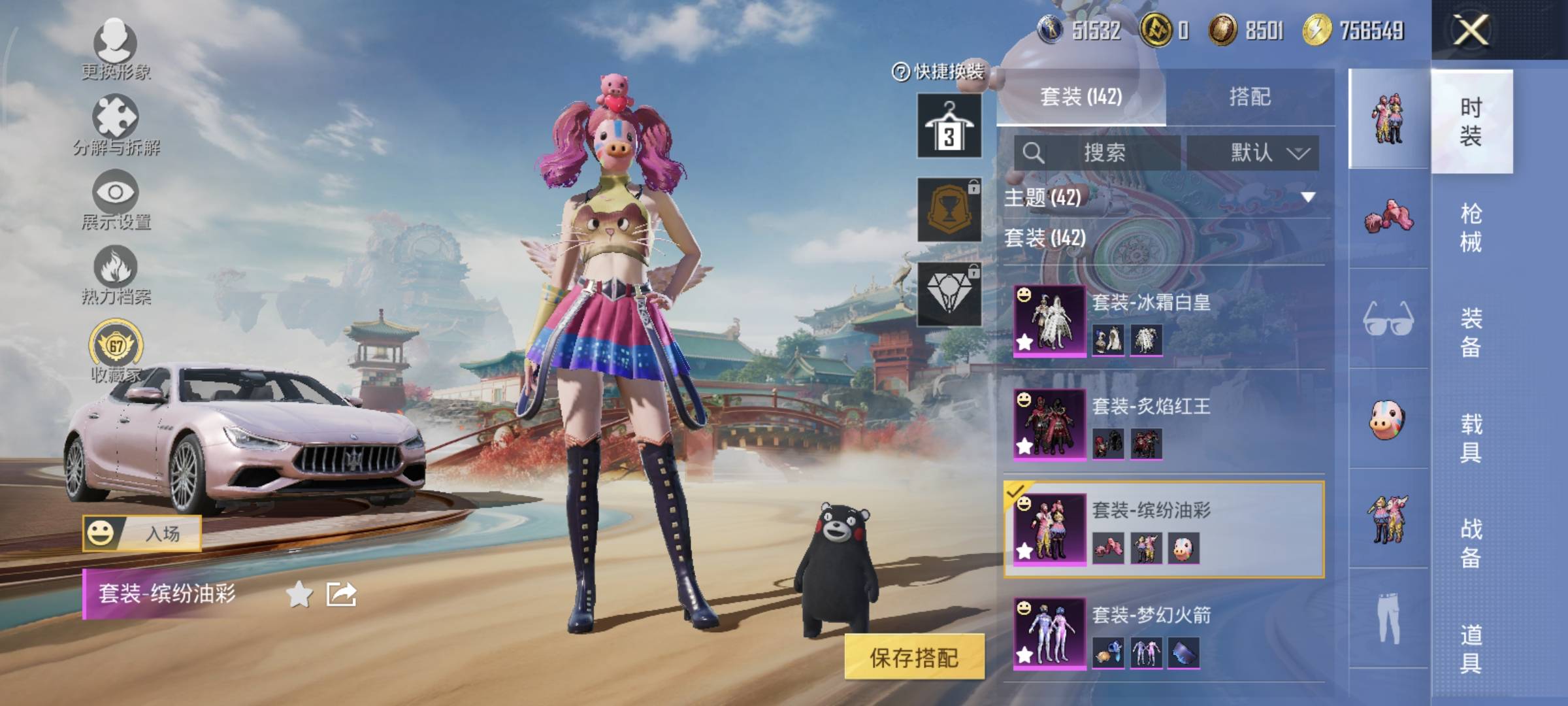Click the 搜索 search field
The image size is (1568, 706).
tap(1104, 153)
